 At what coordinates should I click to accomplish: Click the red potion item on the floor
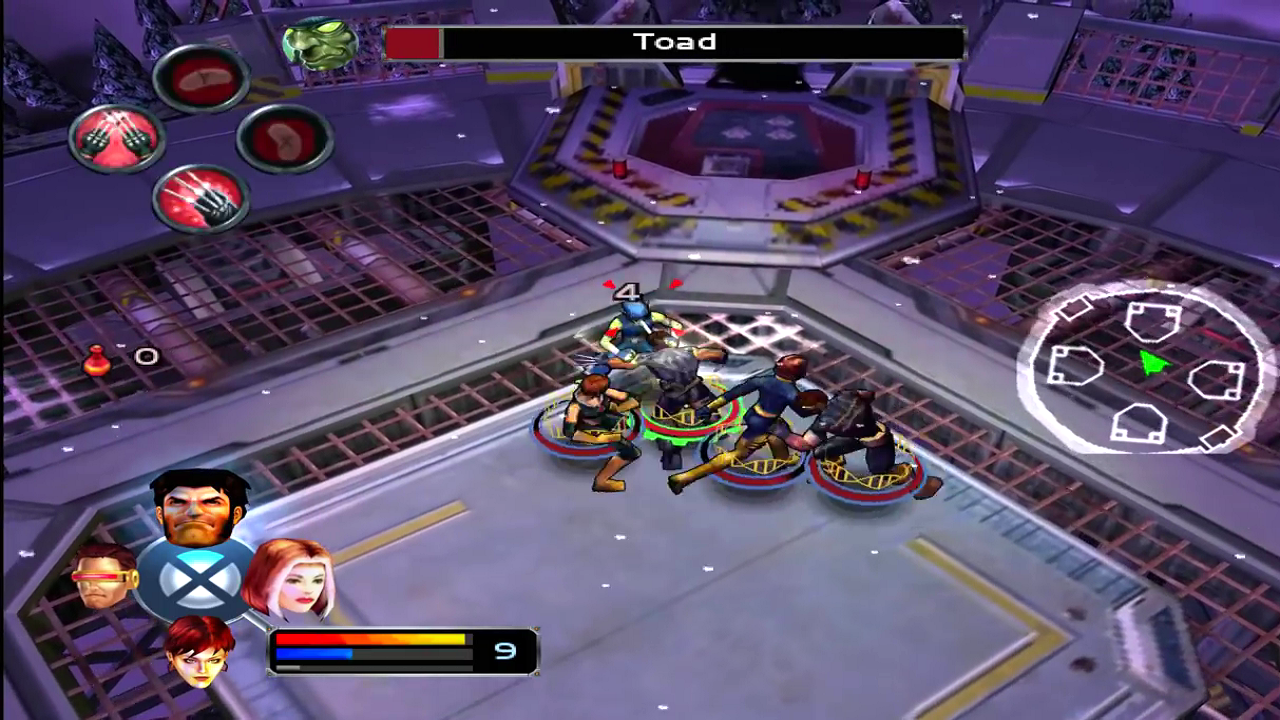(x=98, y=362)
